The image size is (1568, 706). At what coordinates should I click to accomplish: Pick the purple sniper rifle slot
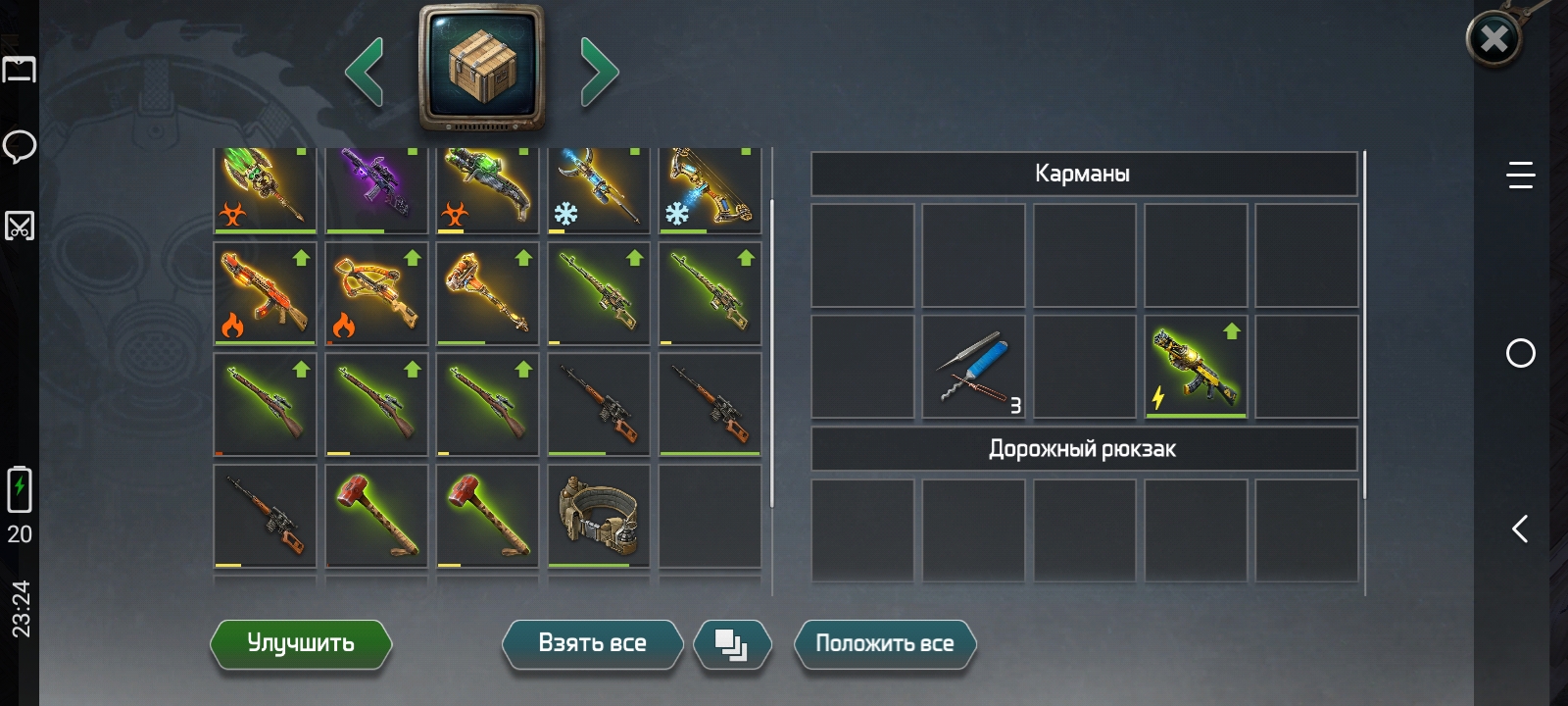click(376, 188)
